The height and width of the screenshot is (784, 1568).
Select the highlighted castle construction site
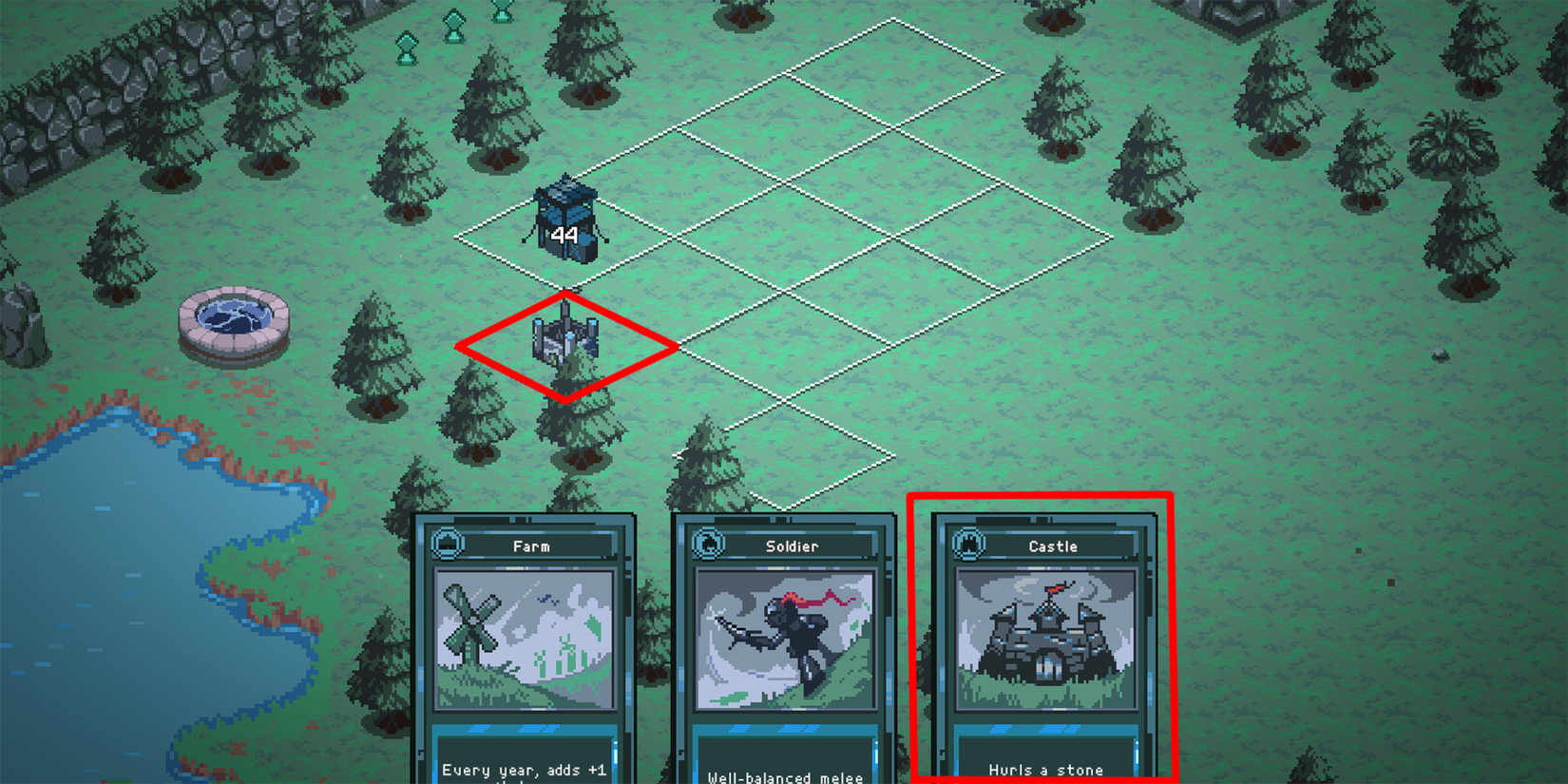[565, 347]
